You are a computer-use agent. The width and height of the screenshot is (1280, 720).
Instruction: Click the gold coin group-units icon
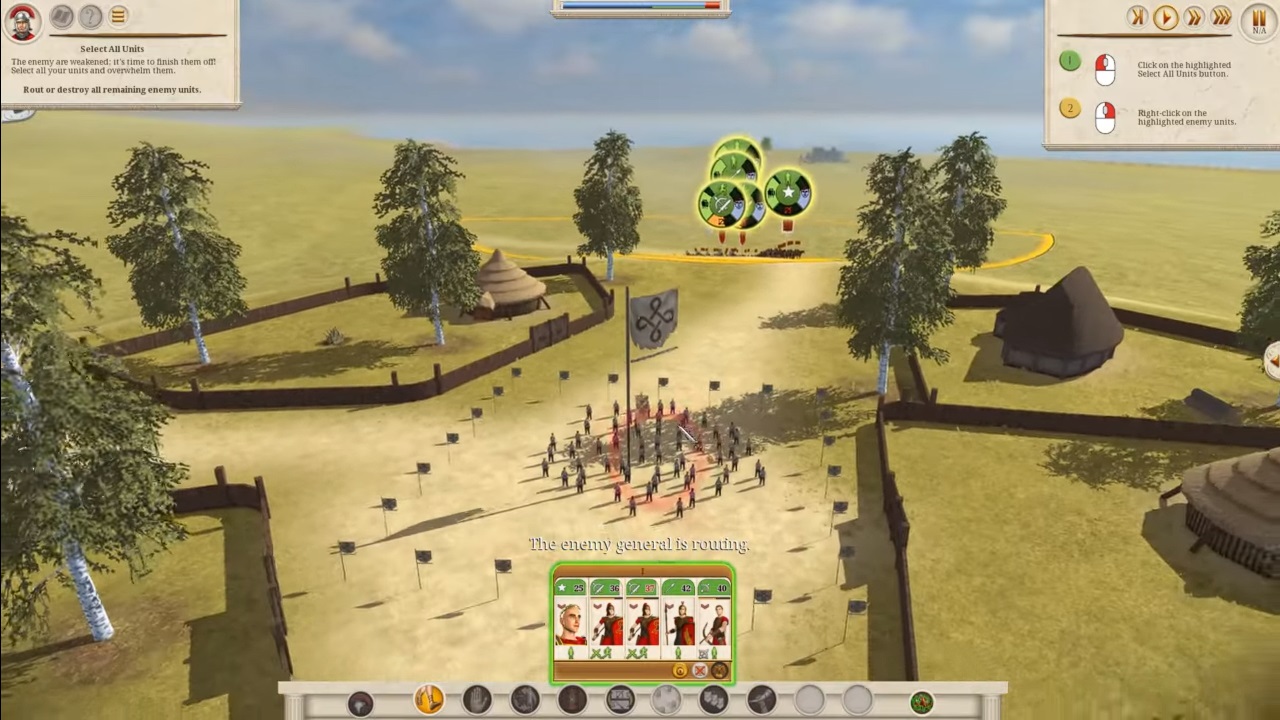click(x=679, y=671)
